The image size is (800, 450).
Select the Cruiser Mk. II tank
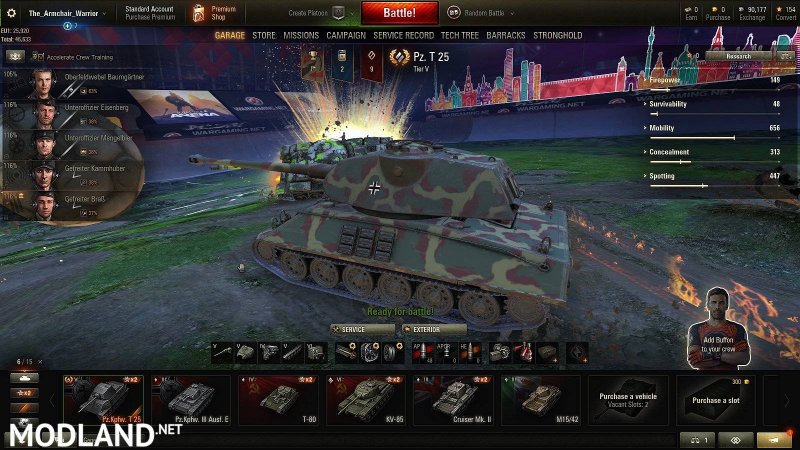coord(456,399)
